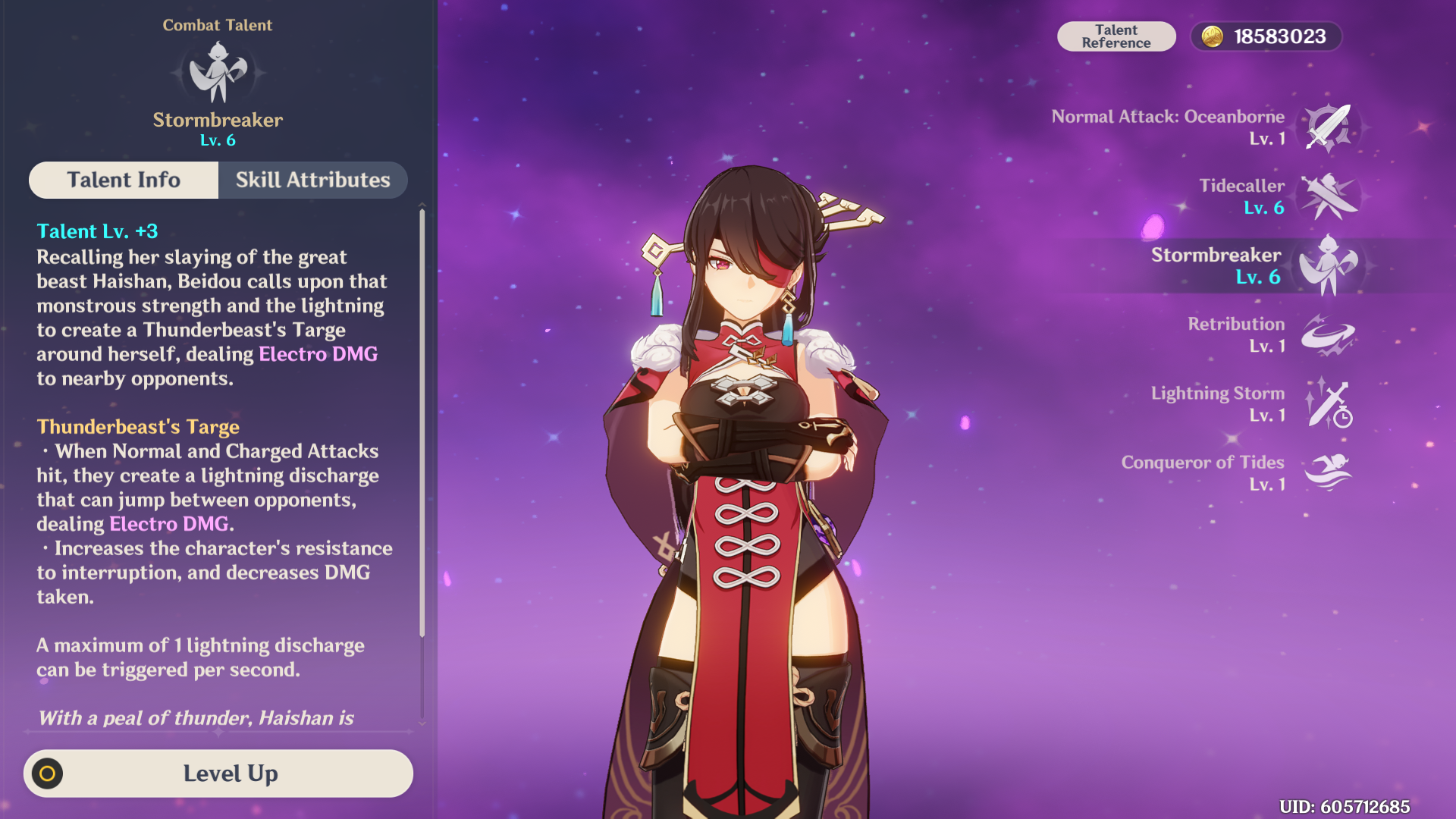This screenshot has width=1456, height=819.
Task: Click the Lightning Storm sword-and-timer icon
Action: coord(1329,405)
